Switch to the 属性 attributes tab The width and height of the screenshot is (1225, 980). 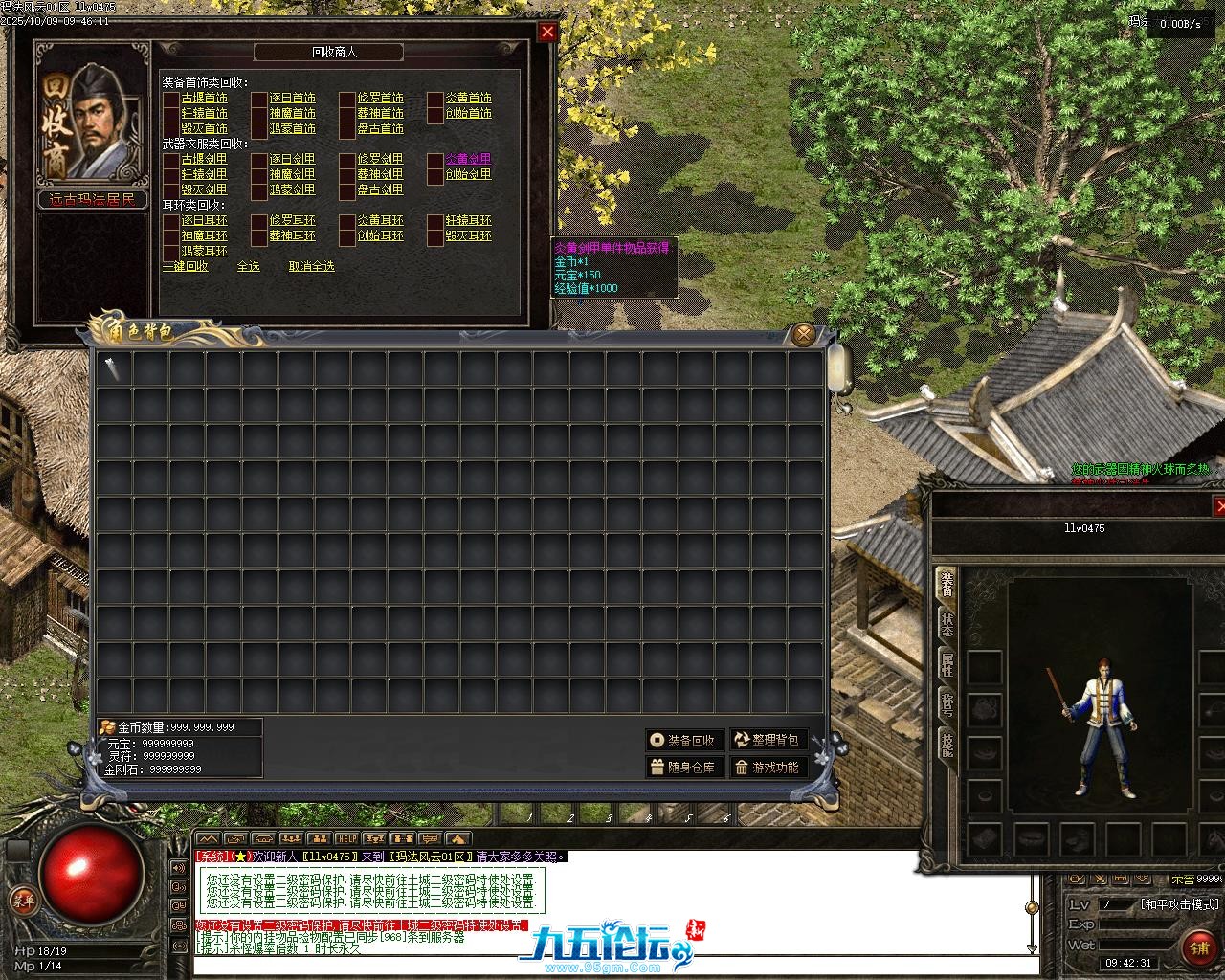946,664
